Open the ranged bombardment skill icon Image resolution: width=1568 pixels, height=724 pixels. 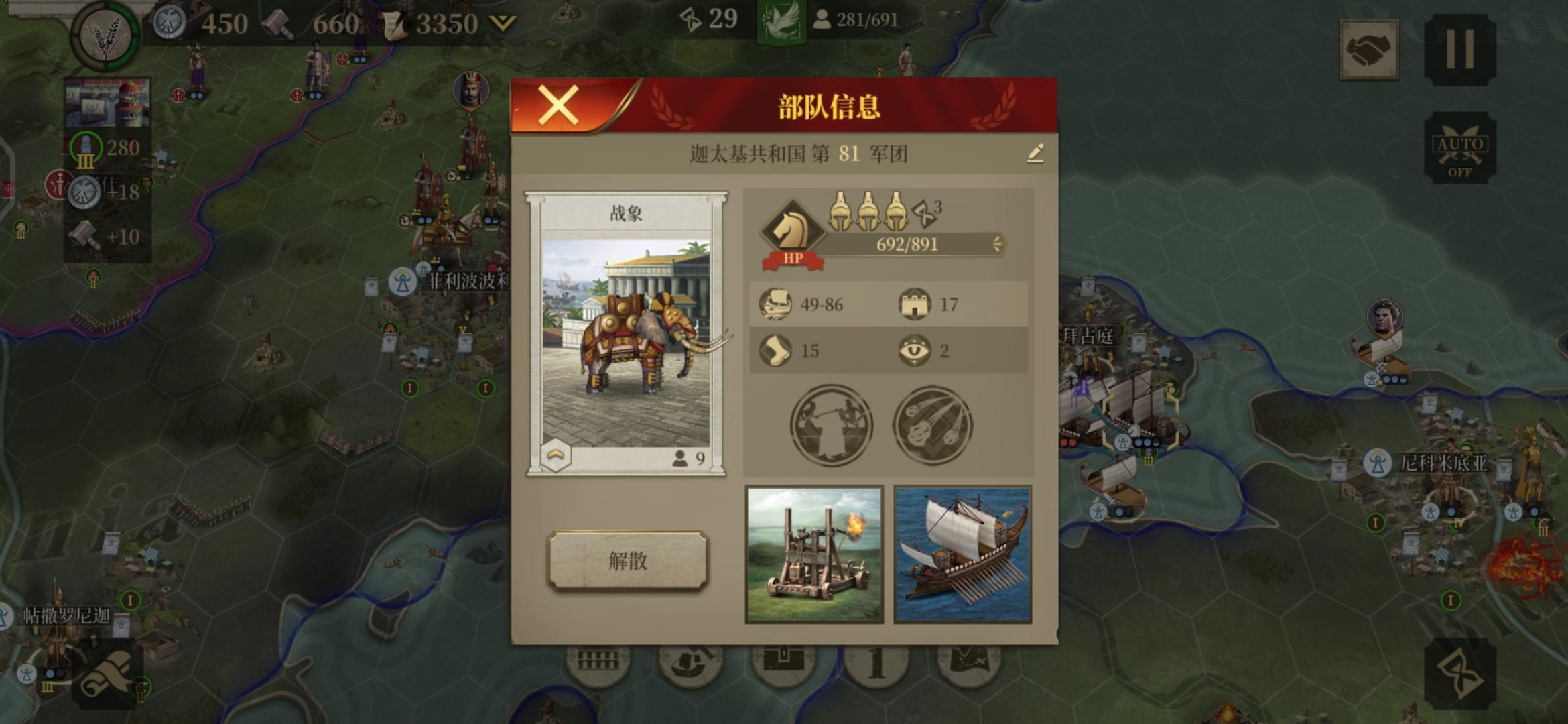point(931,424)
